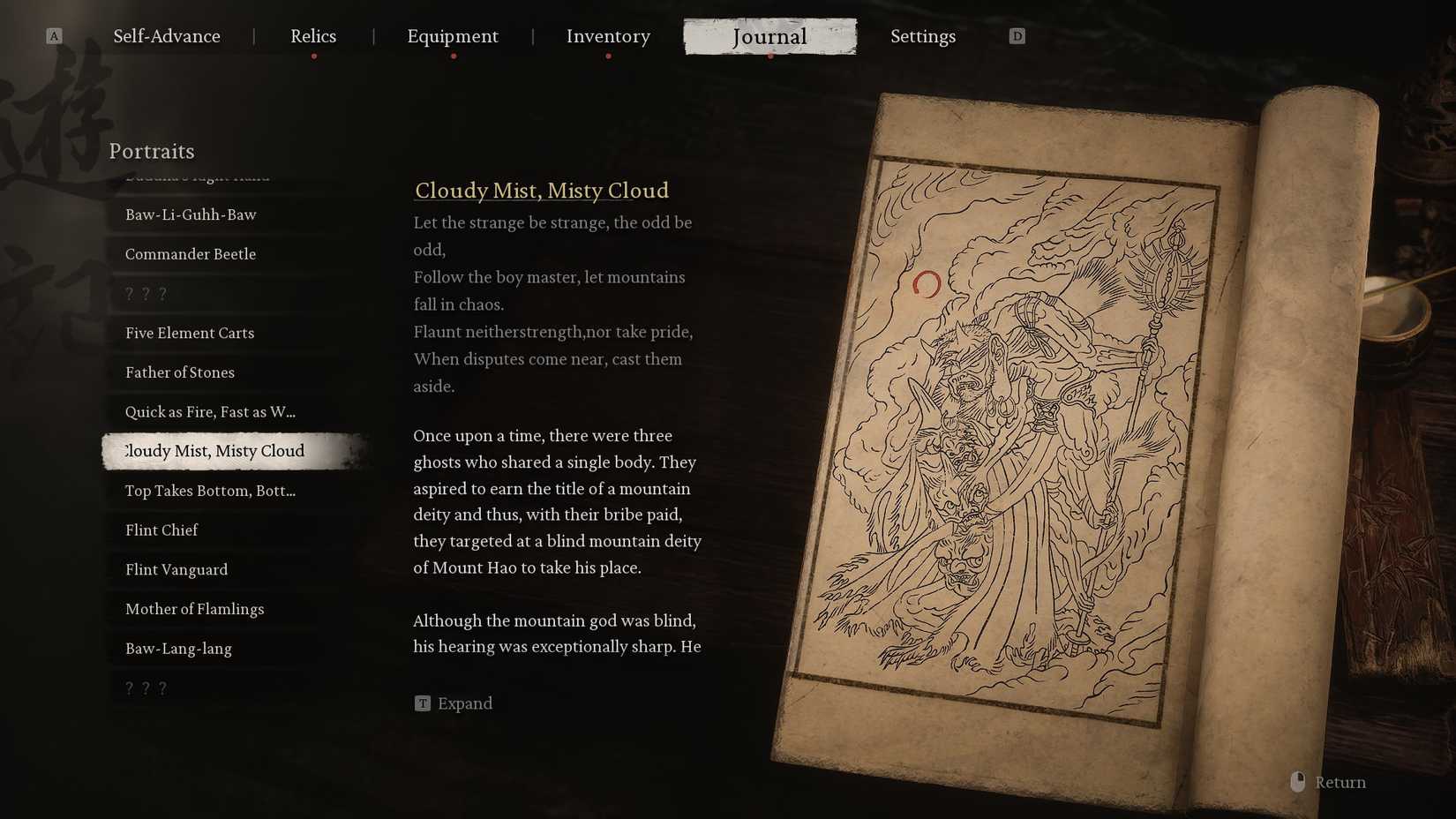The height and width of the screenshot is (819, 1456).
Task: Reveal the first hidden ??? entry
Action: (146, 293)
